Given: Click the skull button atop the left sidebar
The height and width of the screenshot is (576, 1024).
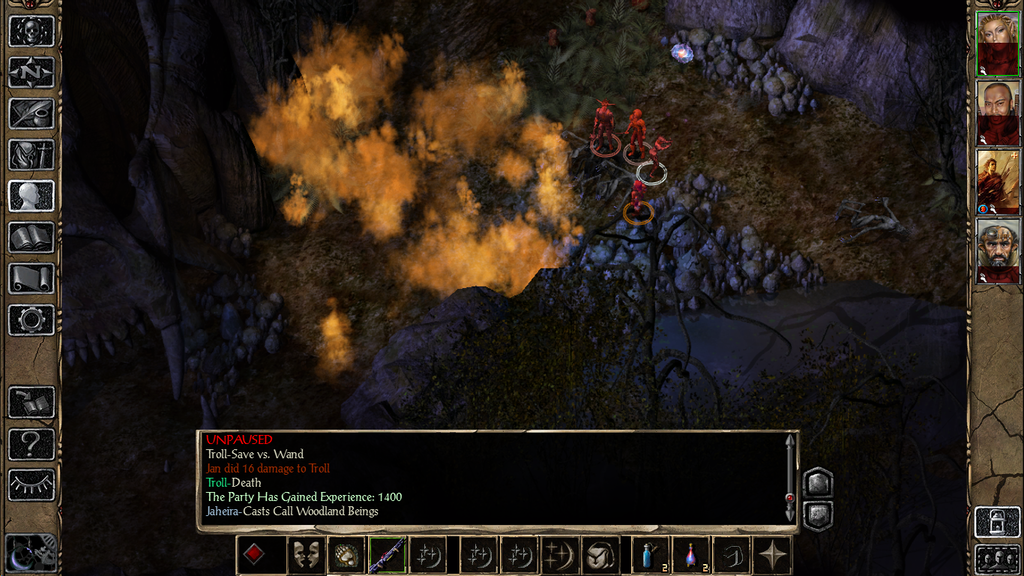Looking at the screenshot, I should coord(31,30).
